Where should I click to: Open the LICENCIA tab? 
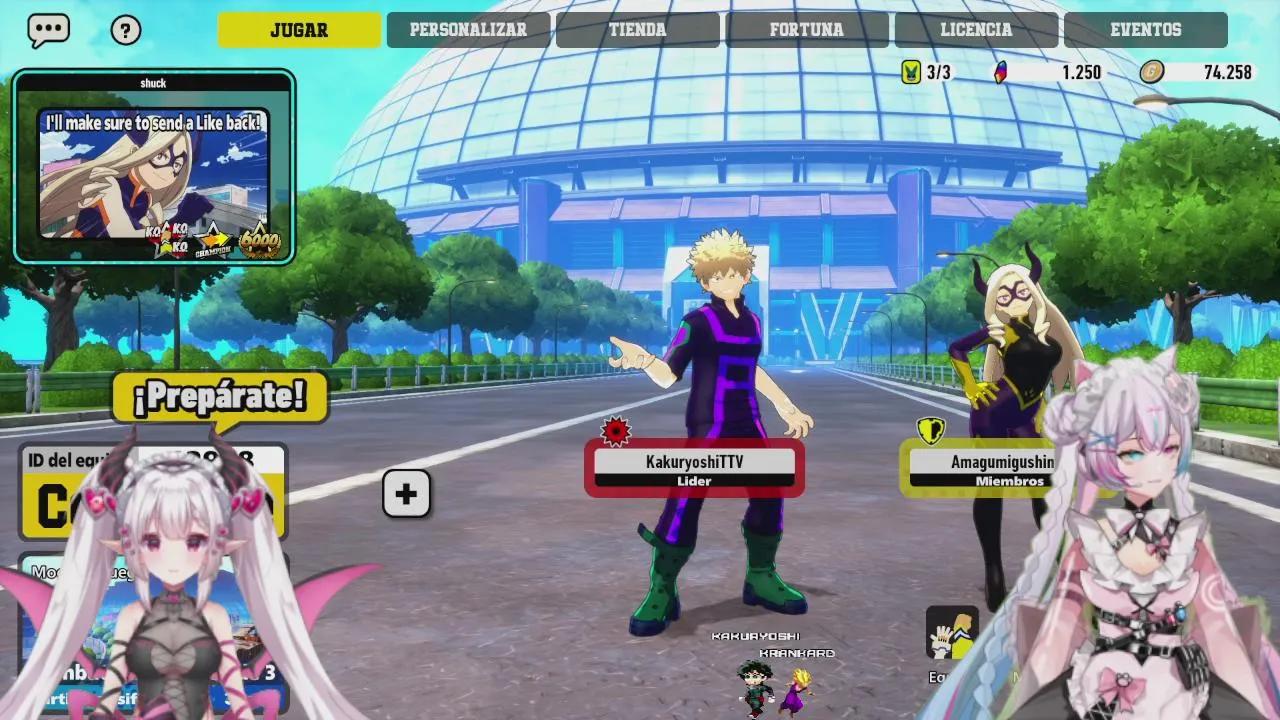pyautogui.click(x=976, y=30)
